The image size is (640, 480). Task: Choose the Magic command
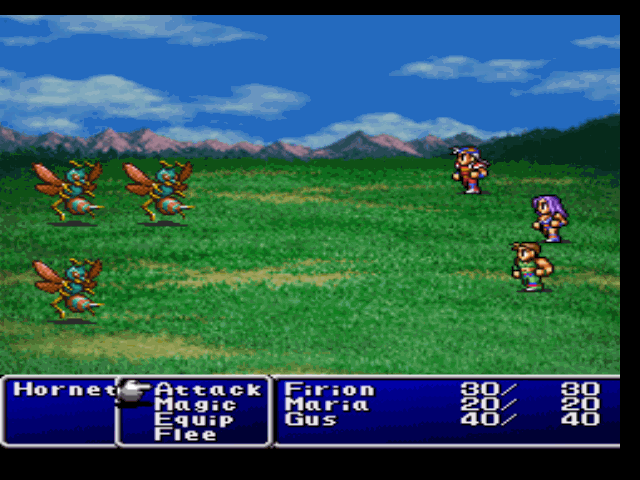(195, 405)
